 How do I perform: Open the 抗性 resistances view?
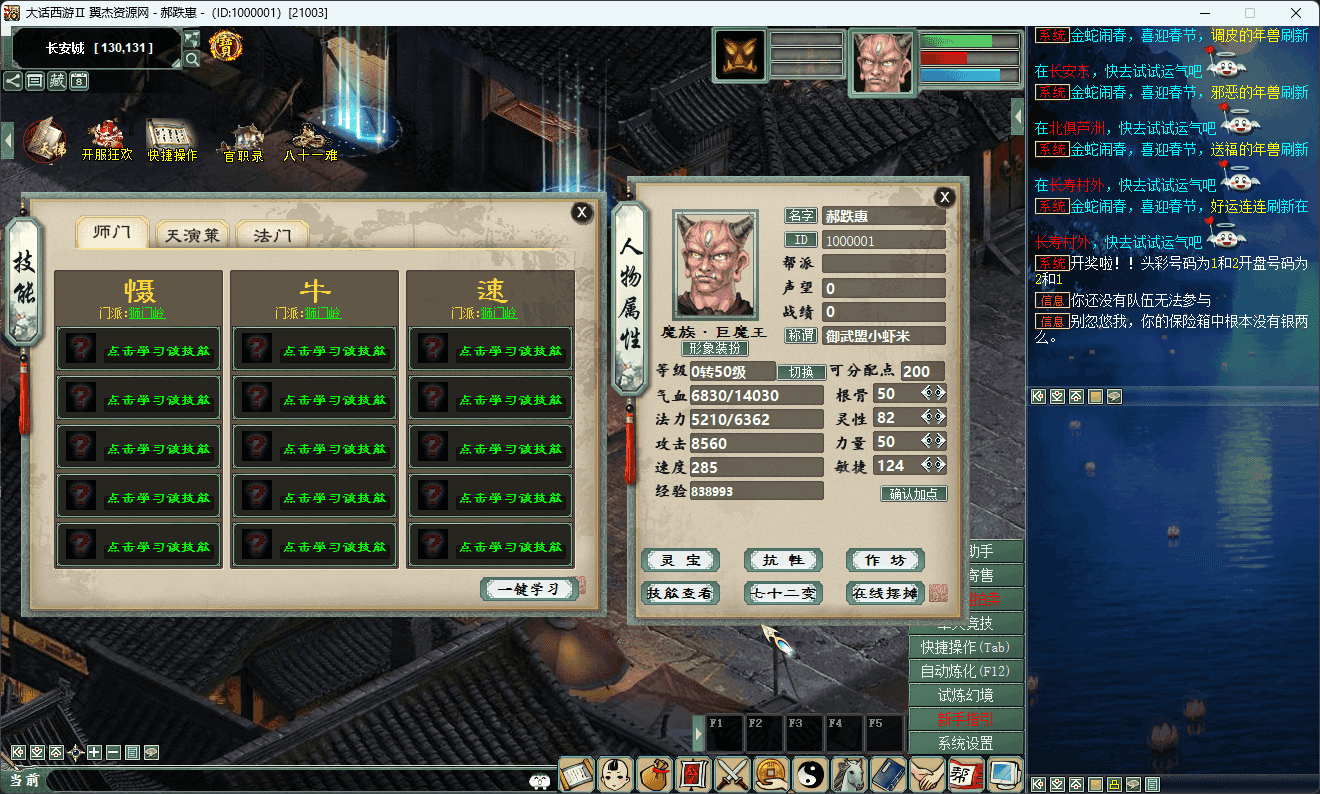click(x=784, y=560)
